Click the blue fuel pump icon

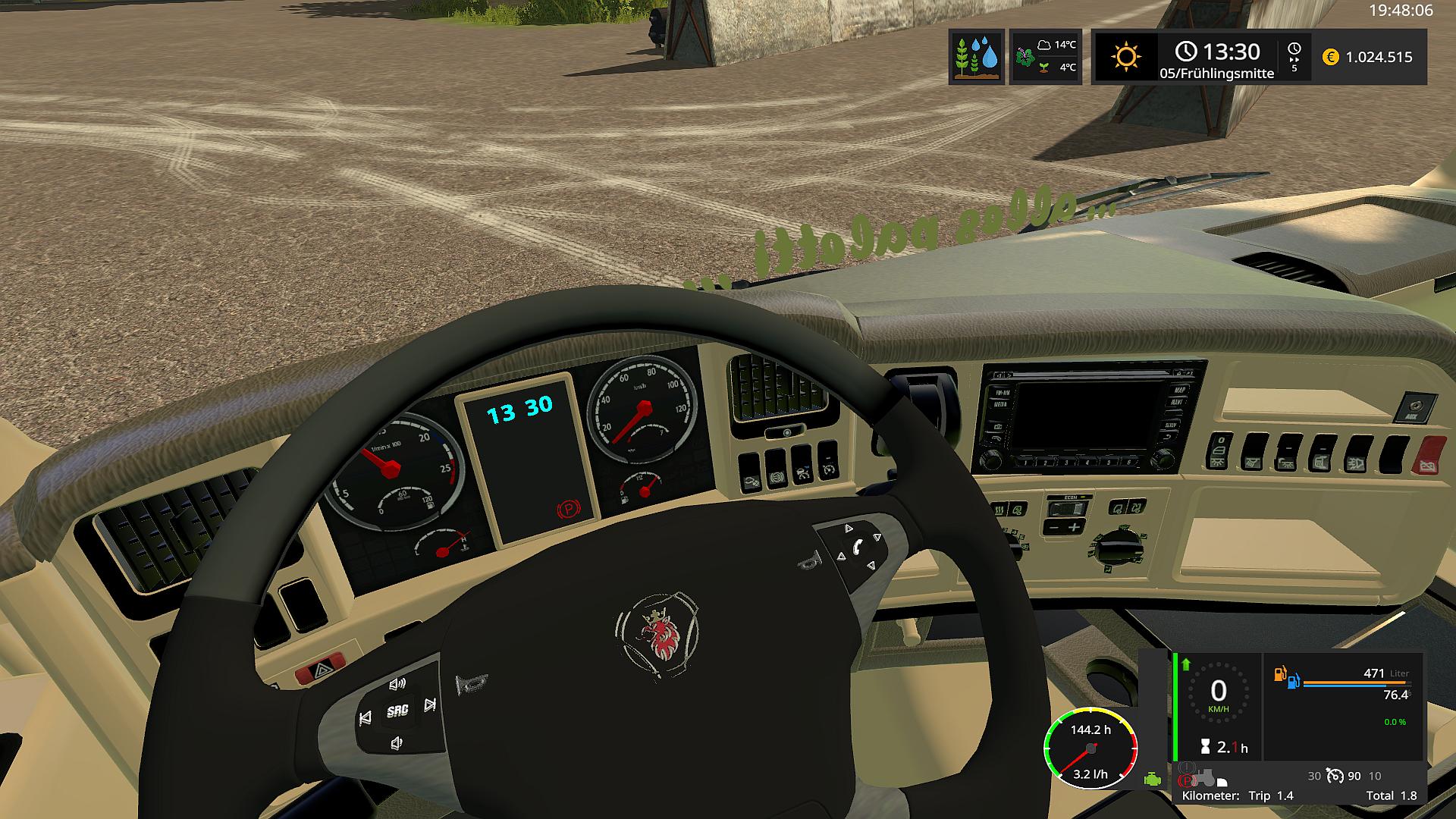pos(1293,680)
